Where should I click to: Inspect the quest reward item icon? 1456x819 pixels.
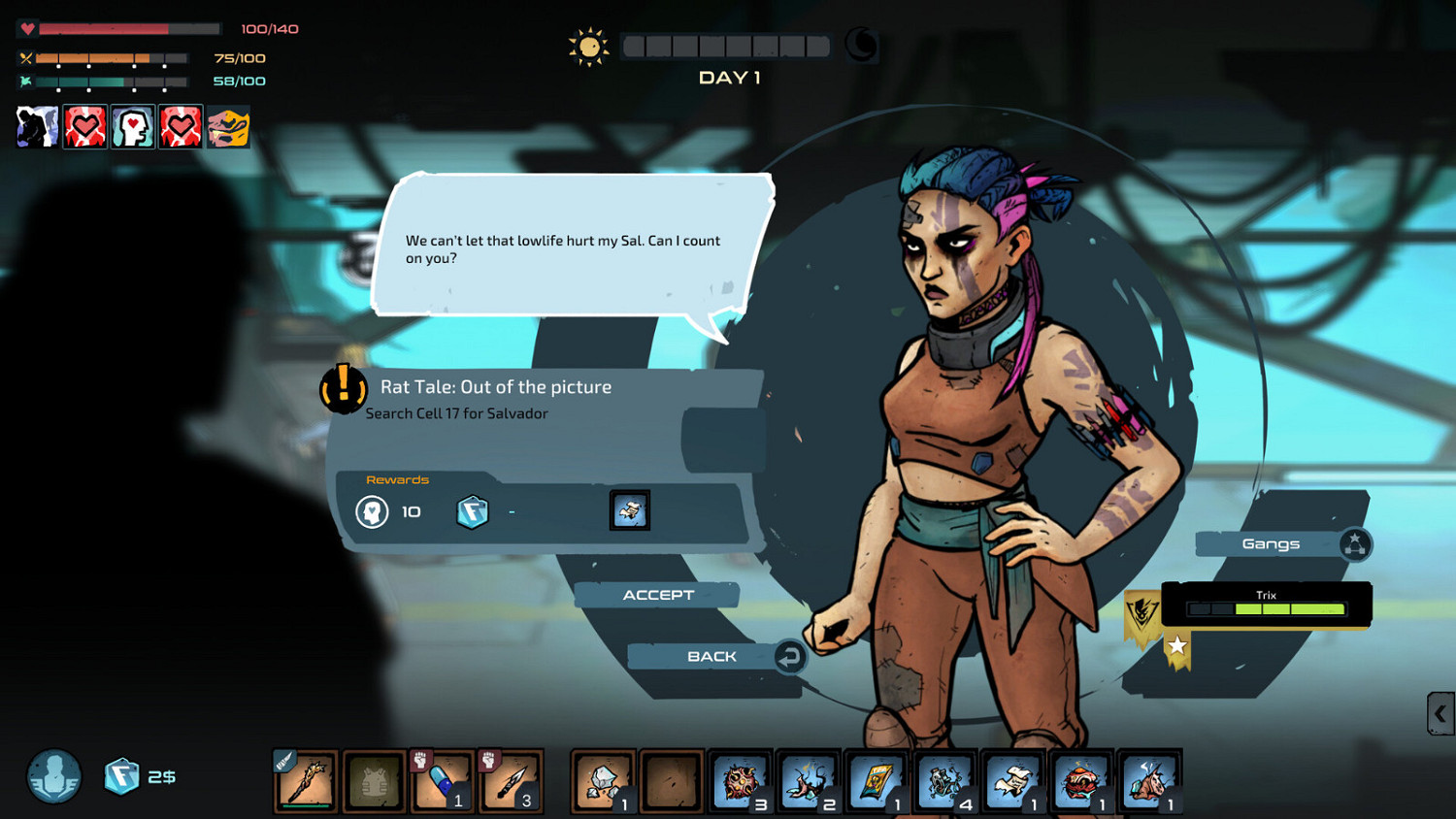[630, 510]
